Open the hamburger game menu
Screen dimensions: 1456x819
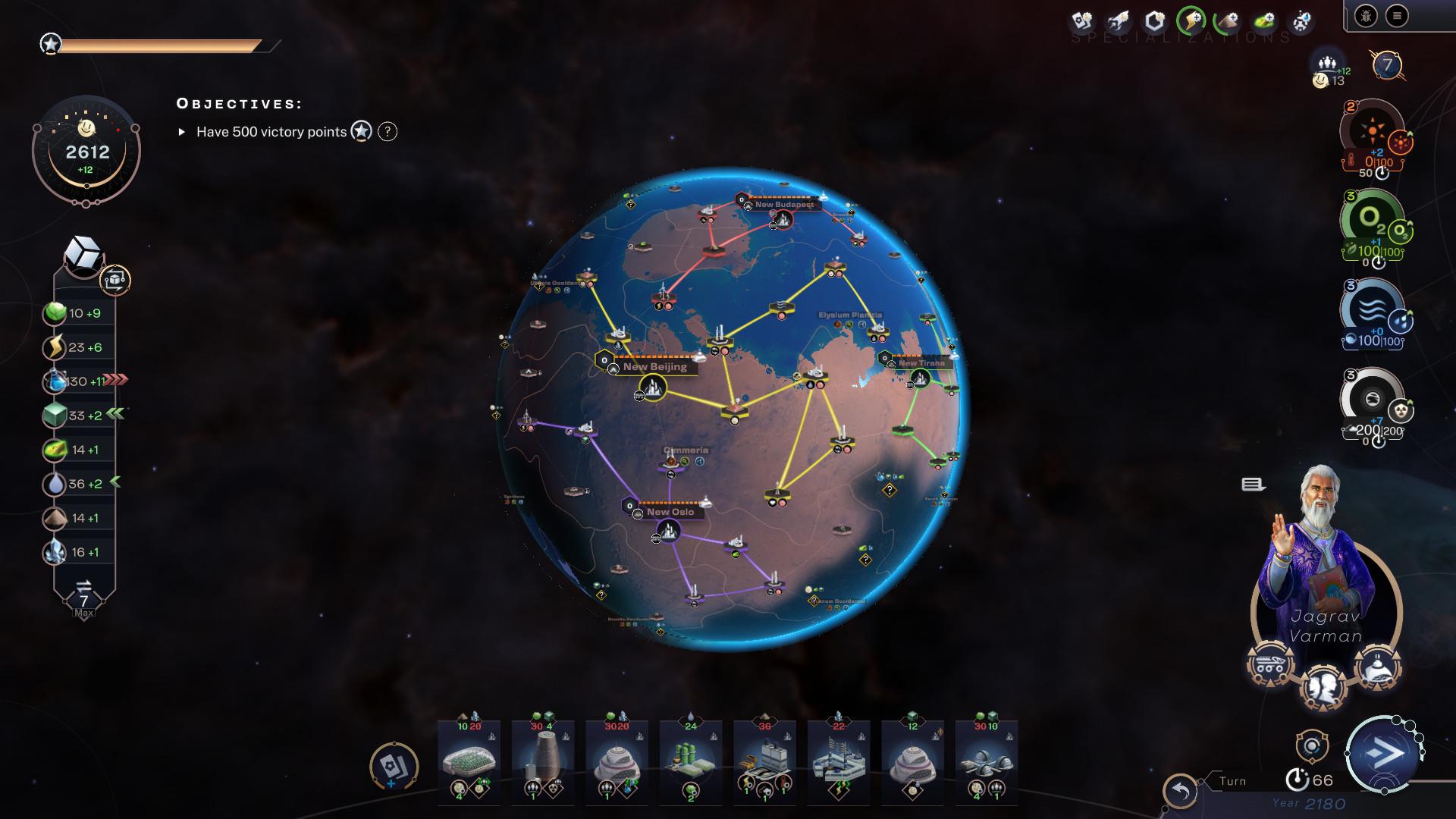pos(1396,17)
